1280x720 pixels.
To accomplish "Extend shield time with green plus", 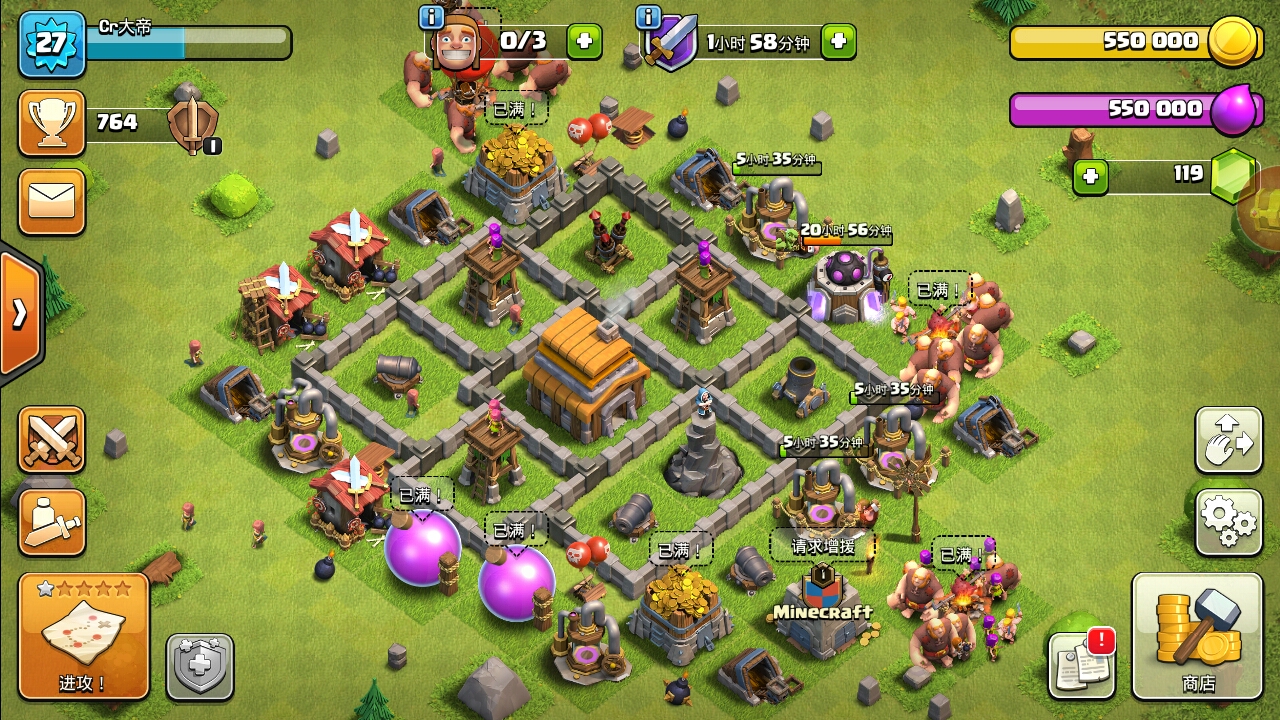I will [838, 41].
